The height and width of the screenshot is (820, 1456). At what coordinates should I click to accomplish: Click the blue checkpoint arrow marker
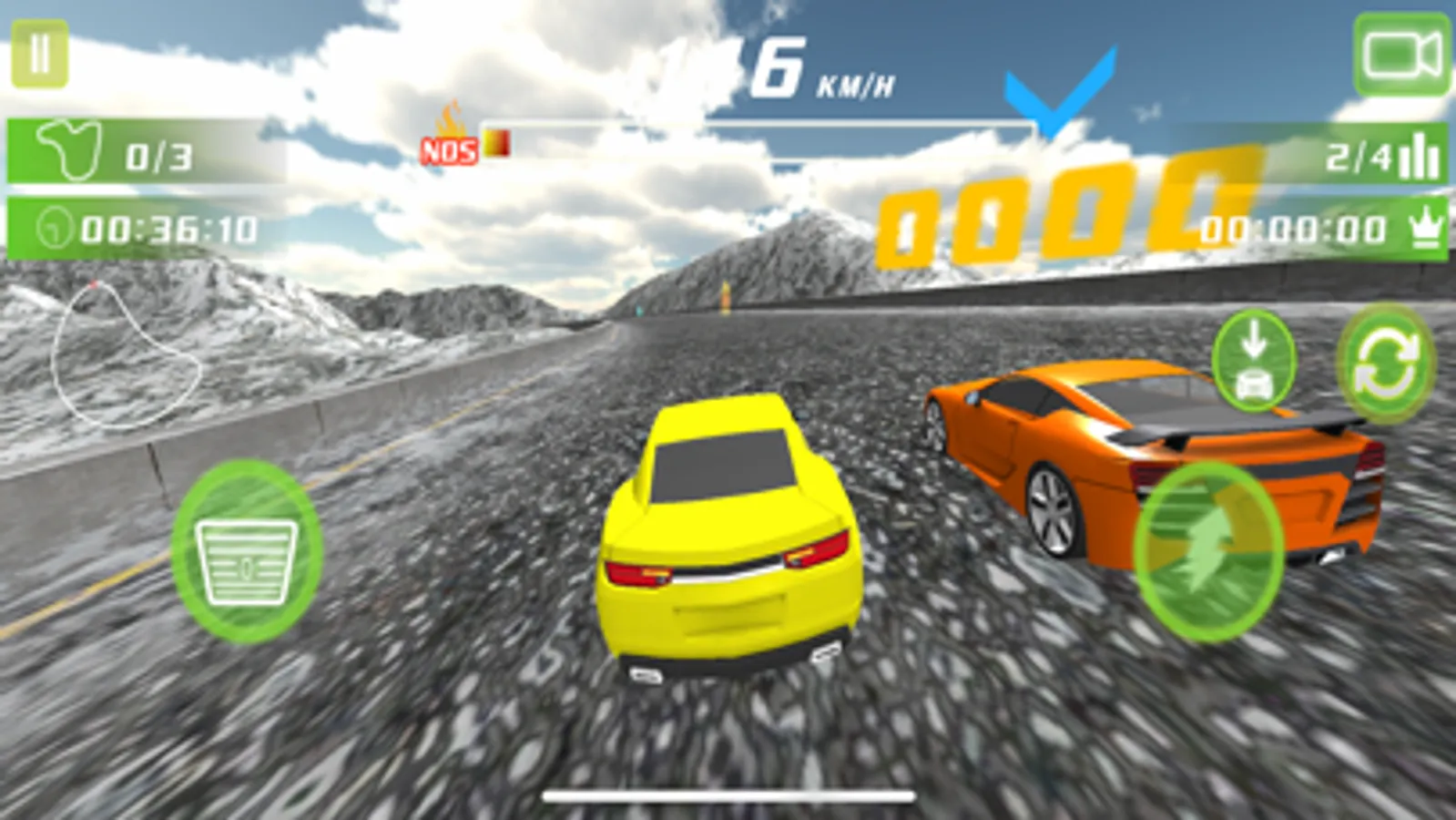[x=1054, y=91]
